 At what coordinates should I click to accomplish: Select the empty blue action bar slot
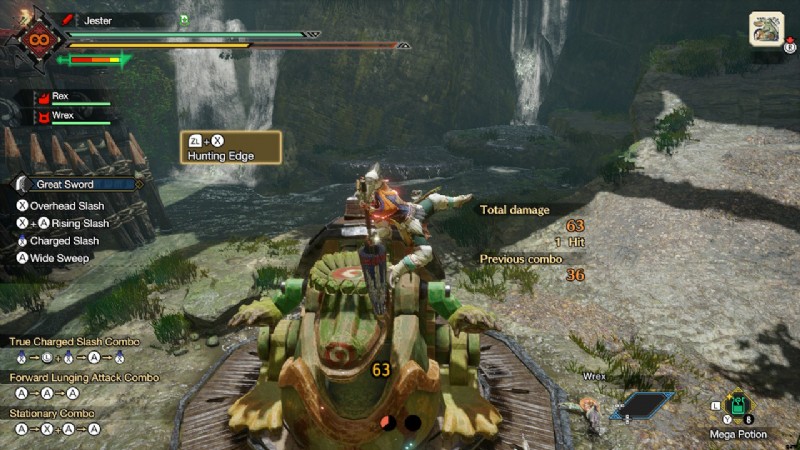click(640, 404)
